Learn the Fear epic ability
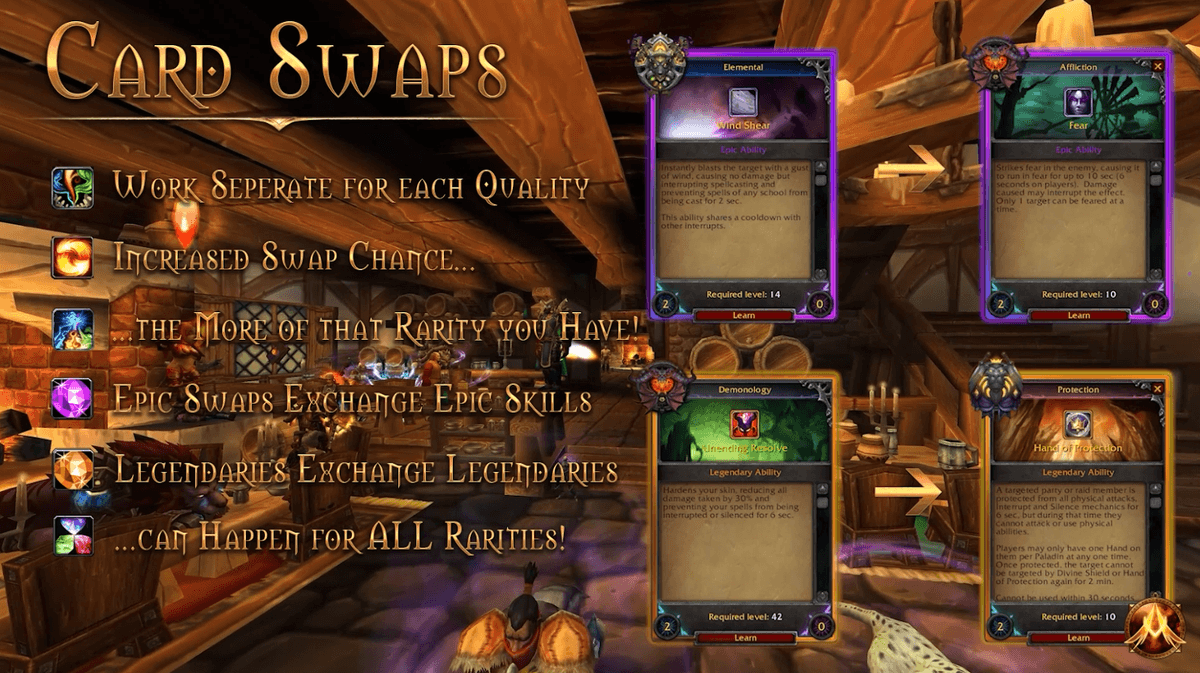The height and width of the screenshot is (673, 1200). point(1078,315)
